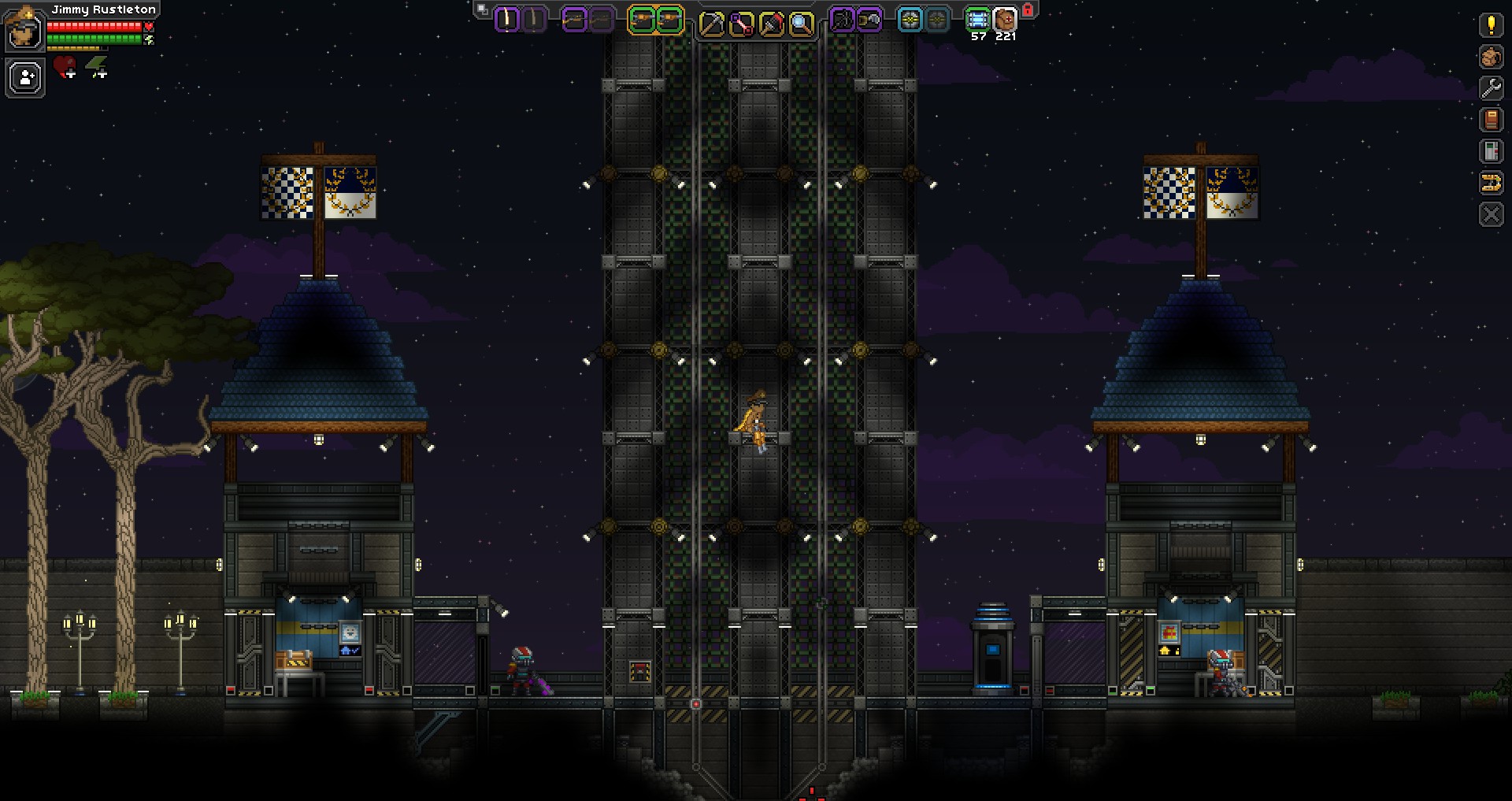Open the inventory backpack
This screenshot has width=1512, height=801.
1491,57
